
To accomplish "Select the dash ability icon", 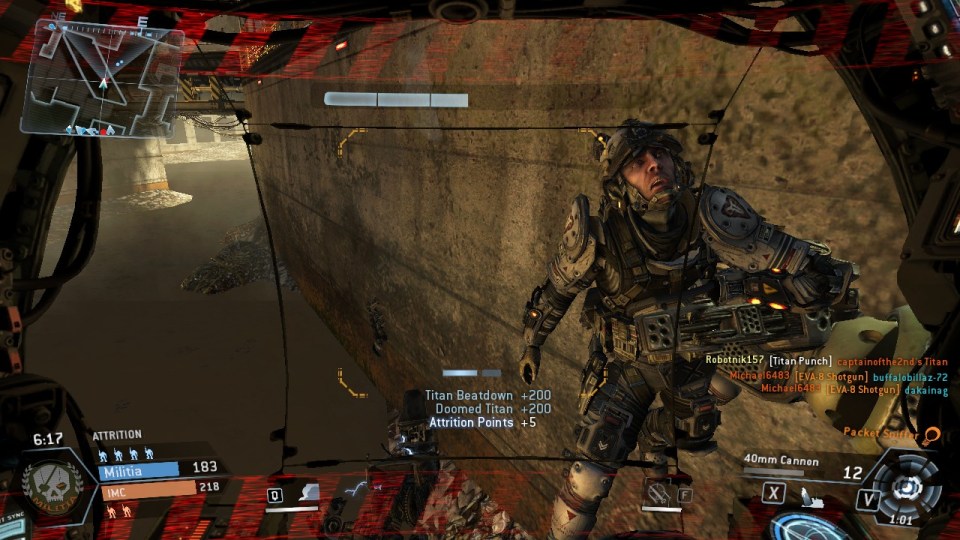I will tap(355, 489).
